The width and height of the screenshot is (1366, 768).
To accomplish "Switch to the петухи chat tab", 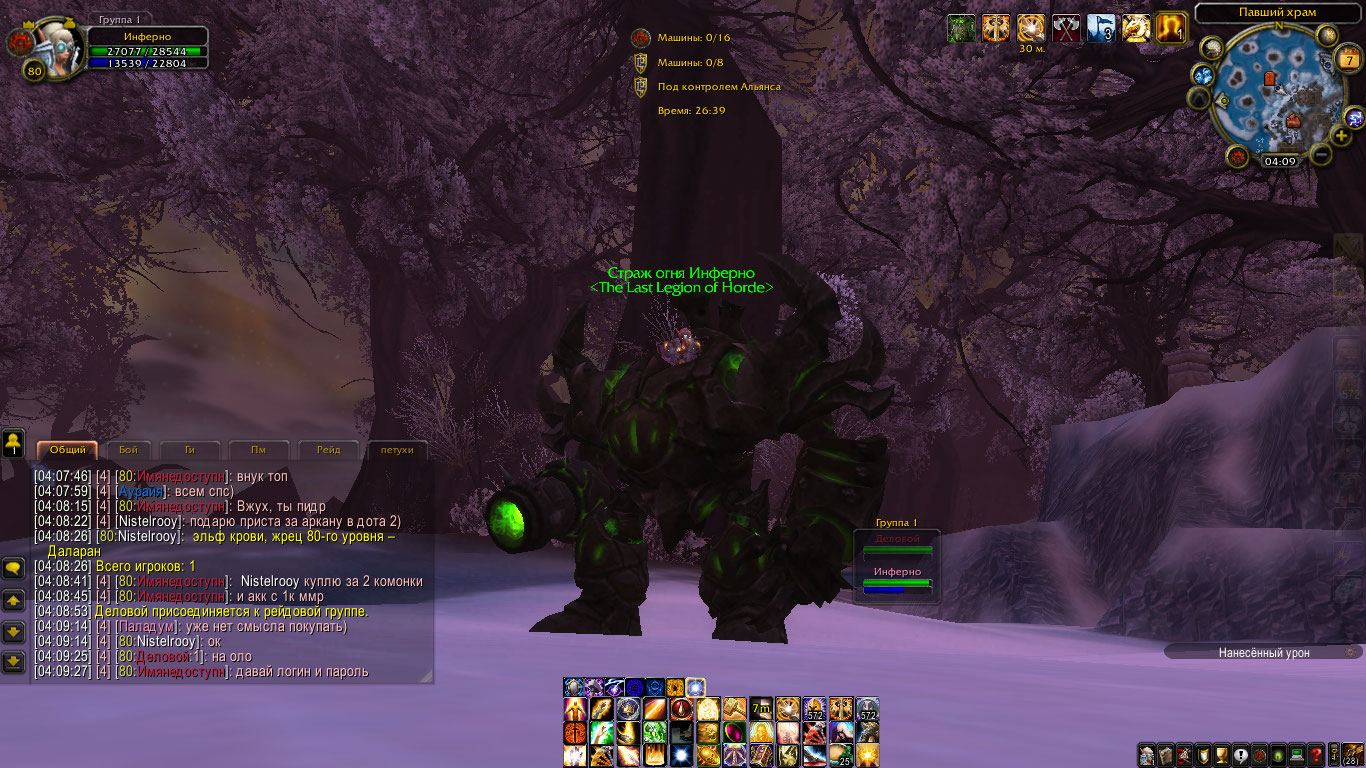I will [x=397, y=450].
